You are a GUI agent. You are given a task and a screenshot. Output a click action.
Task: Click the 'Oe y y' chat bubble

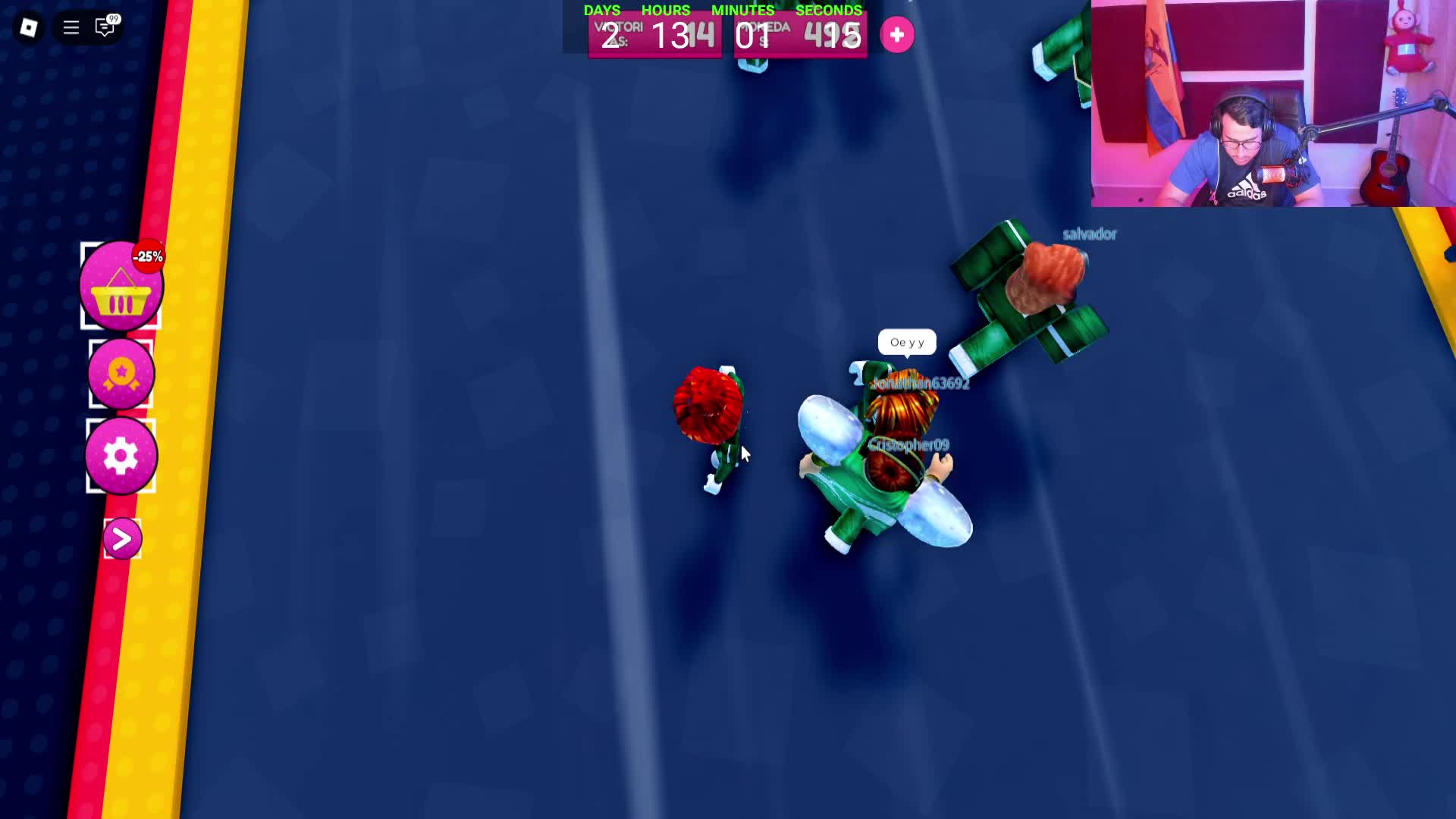(x=908, y=342)
